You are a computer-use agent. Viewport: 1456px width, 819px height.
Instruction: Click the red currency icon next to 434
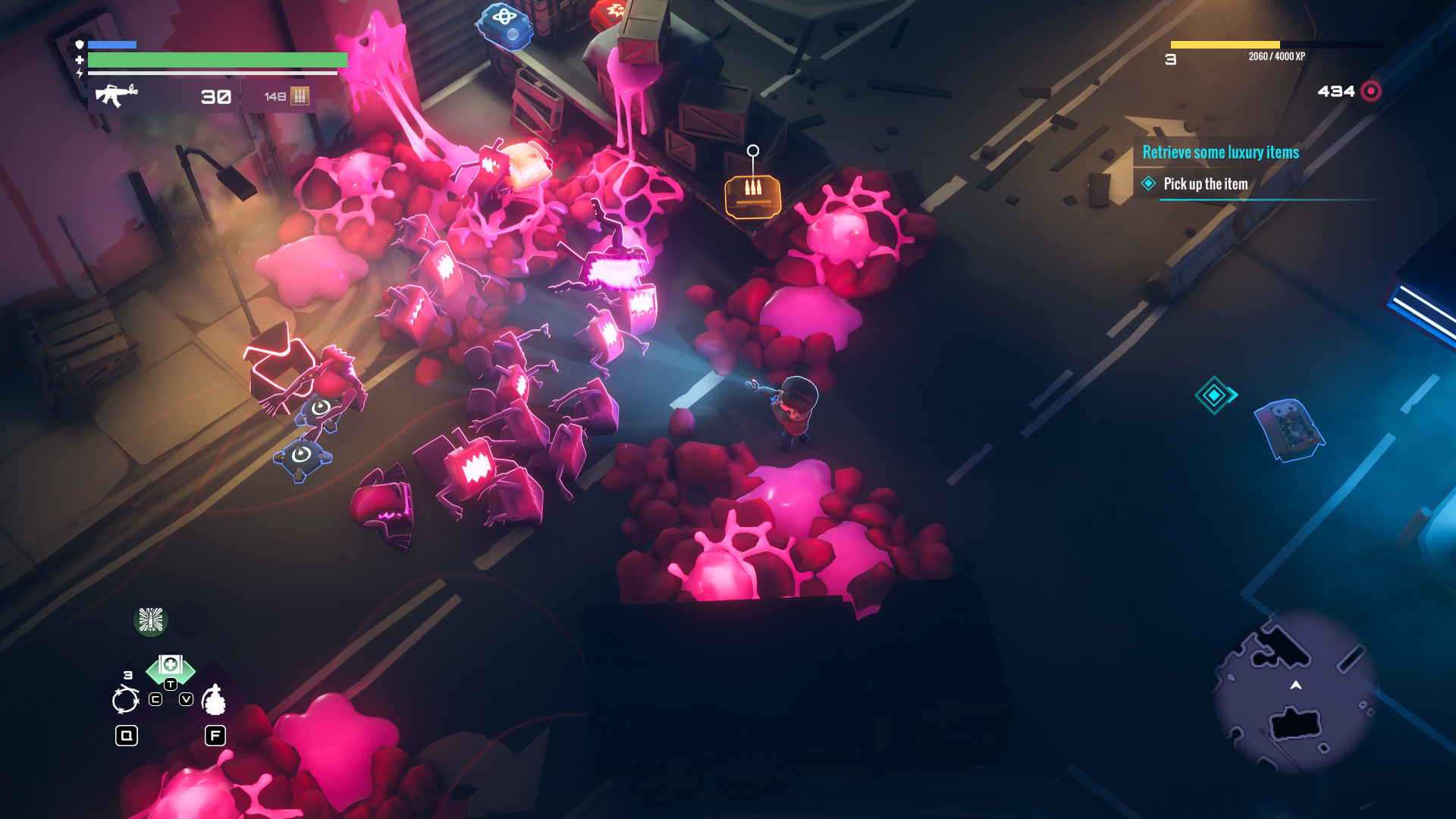tap(1370, 91)
